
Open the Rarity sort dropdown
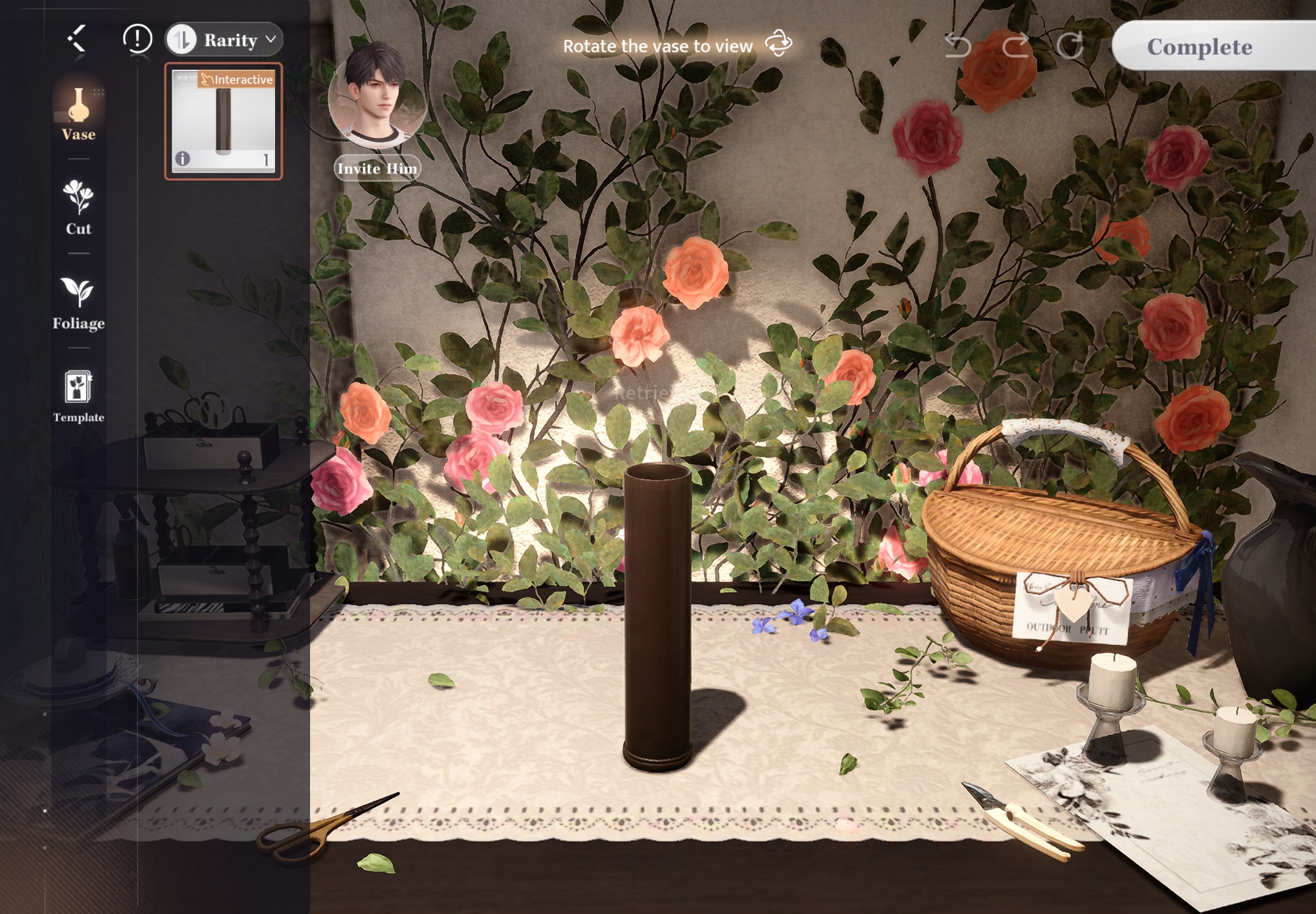pyautogui.click(x=224, y=39)
